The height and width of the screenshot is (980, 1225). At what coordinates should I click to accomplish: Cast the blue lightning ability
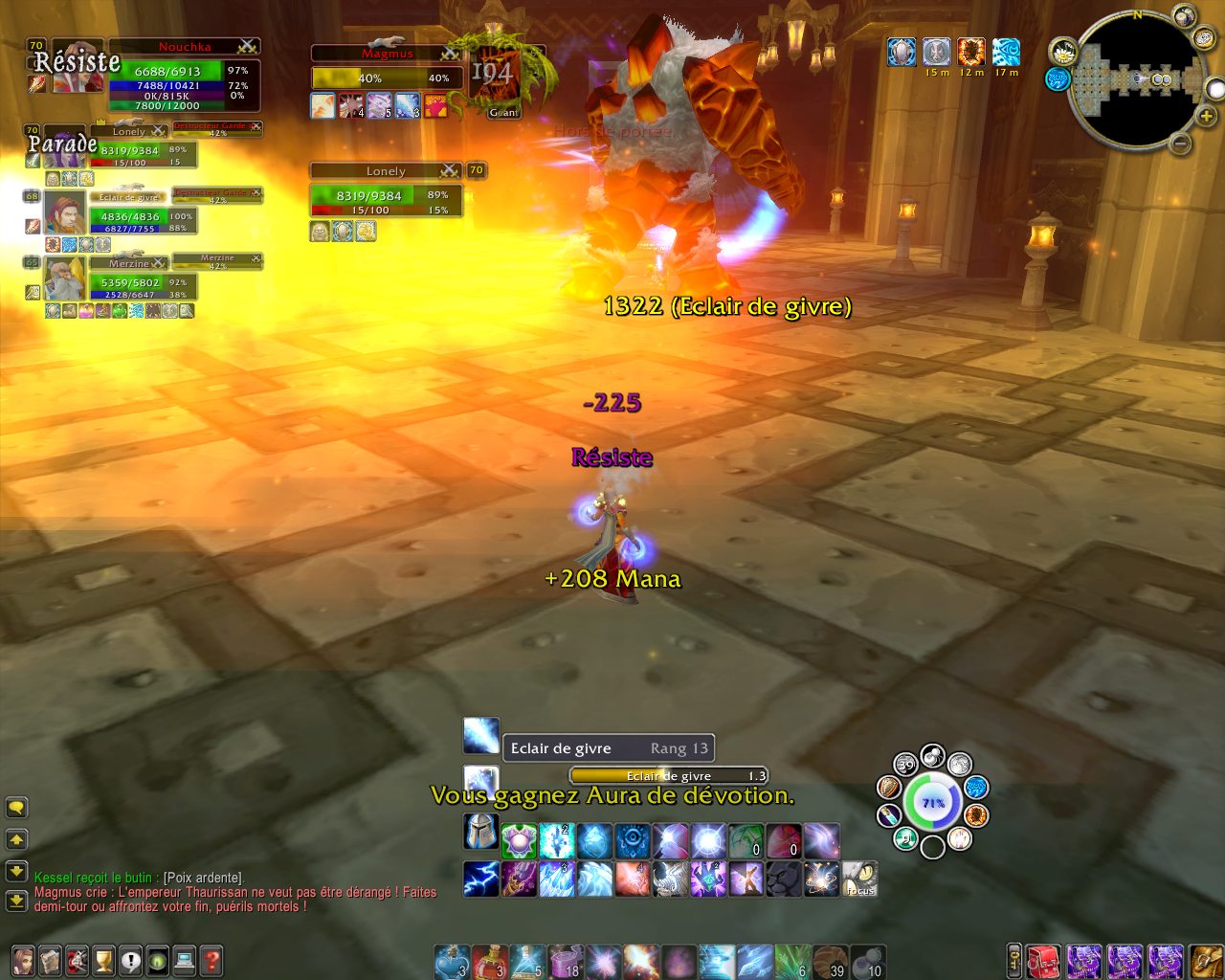point(480,879)
